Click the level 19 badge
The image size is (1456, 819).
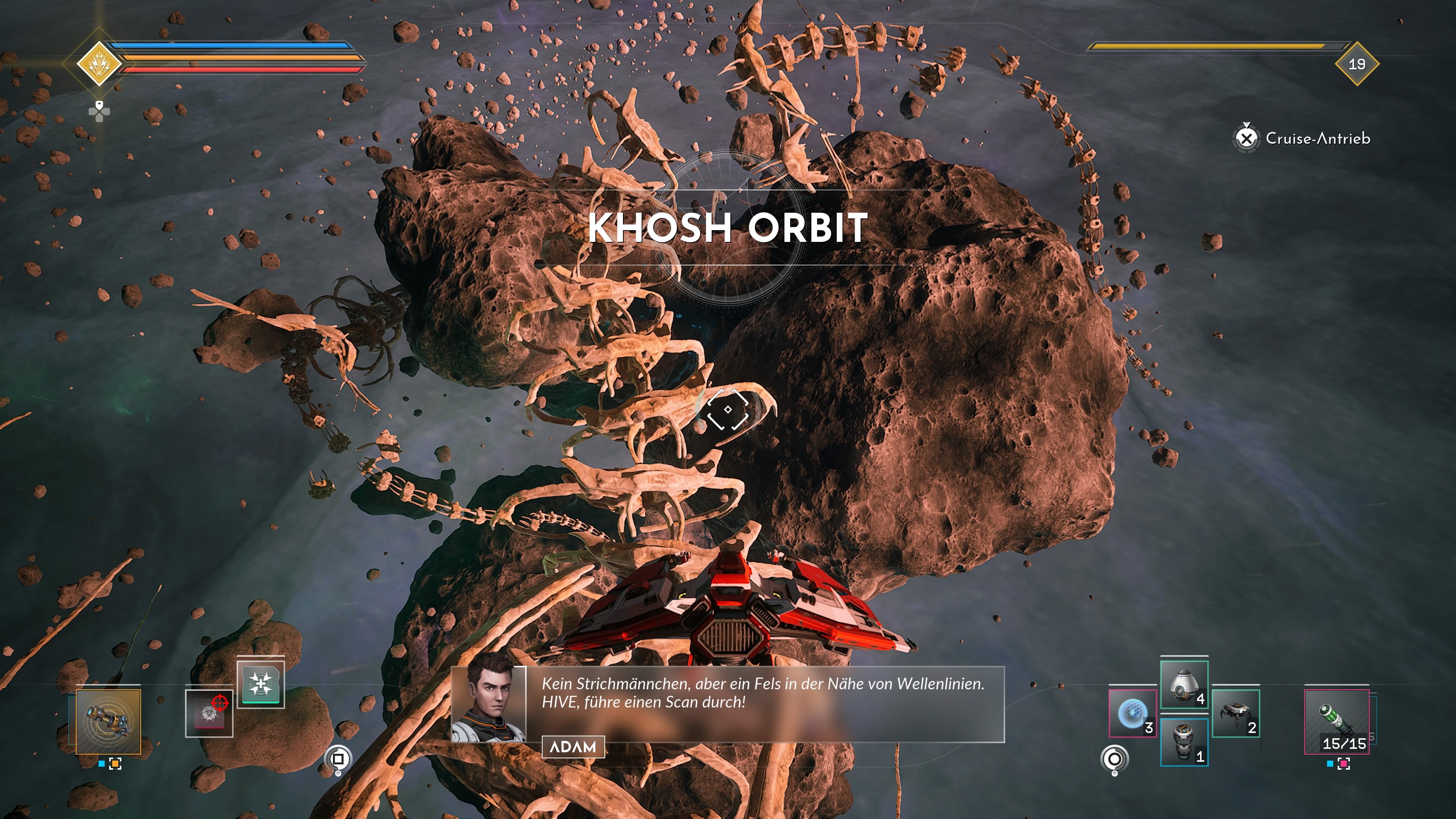pos(1356,64)
